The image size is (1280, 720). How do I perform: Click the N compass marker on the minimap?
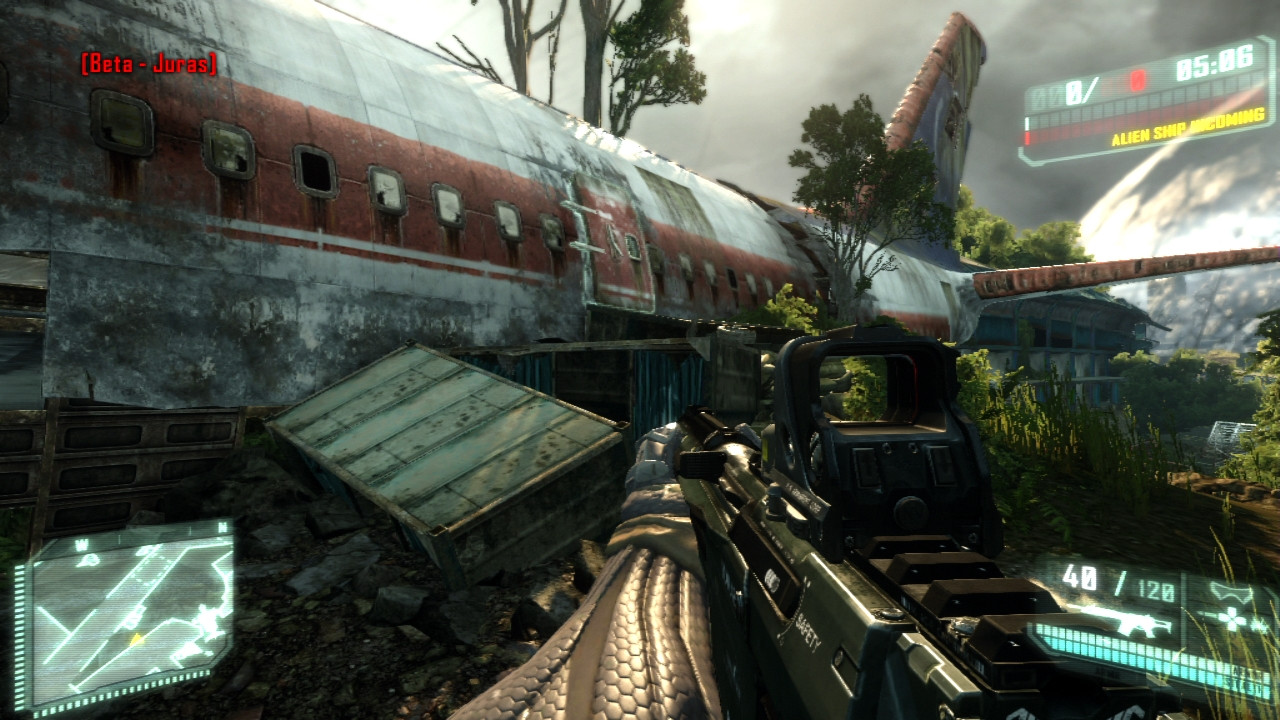(x=221, y=525)
